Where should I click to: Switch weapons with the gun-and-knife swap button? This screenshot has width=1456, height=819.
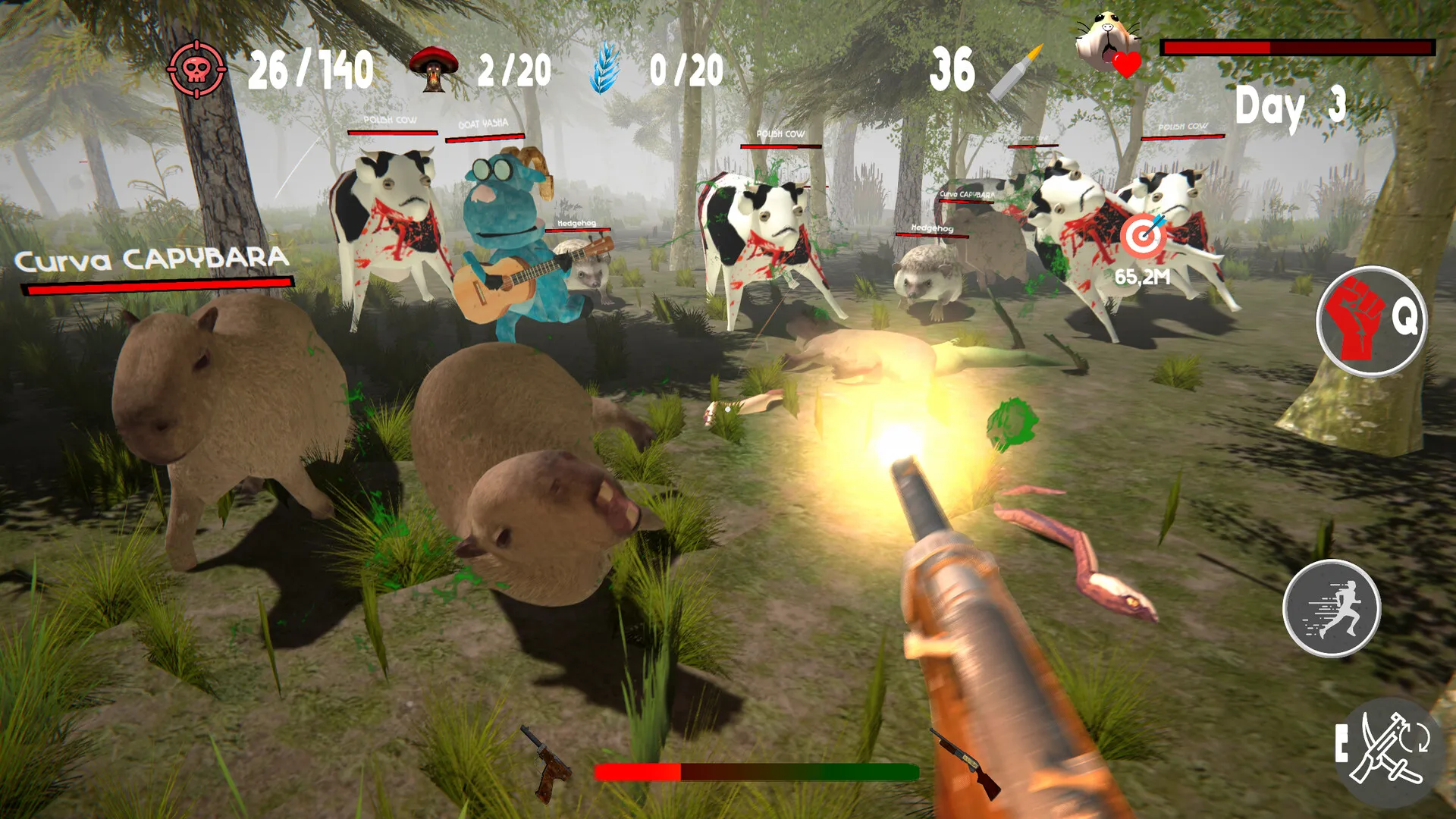pyautogui.click(x=1389, y=751)
